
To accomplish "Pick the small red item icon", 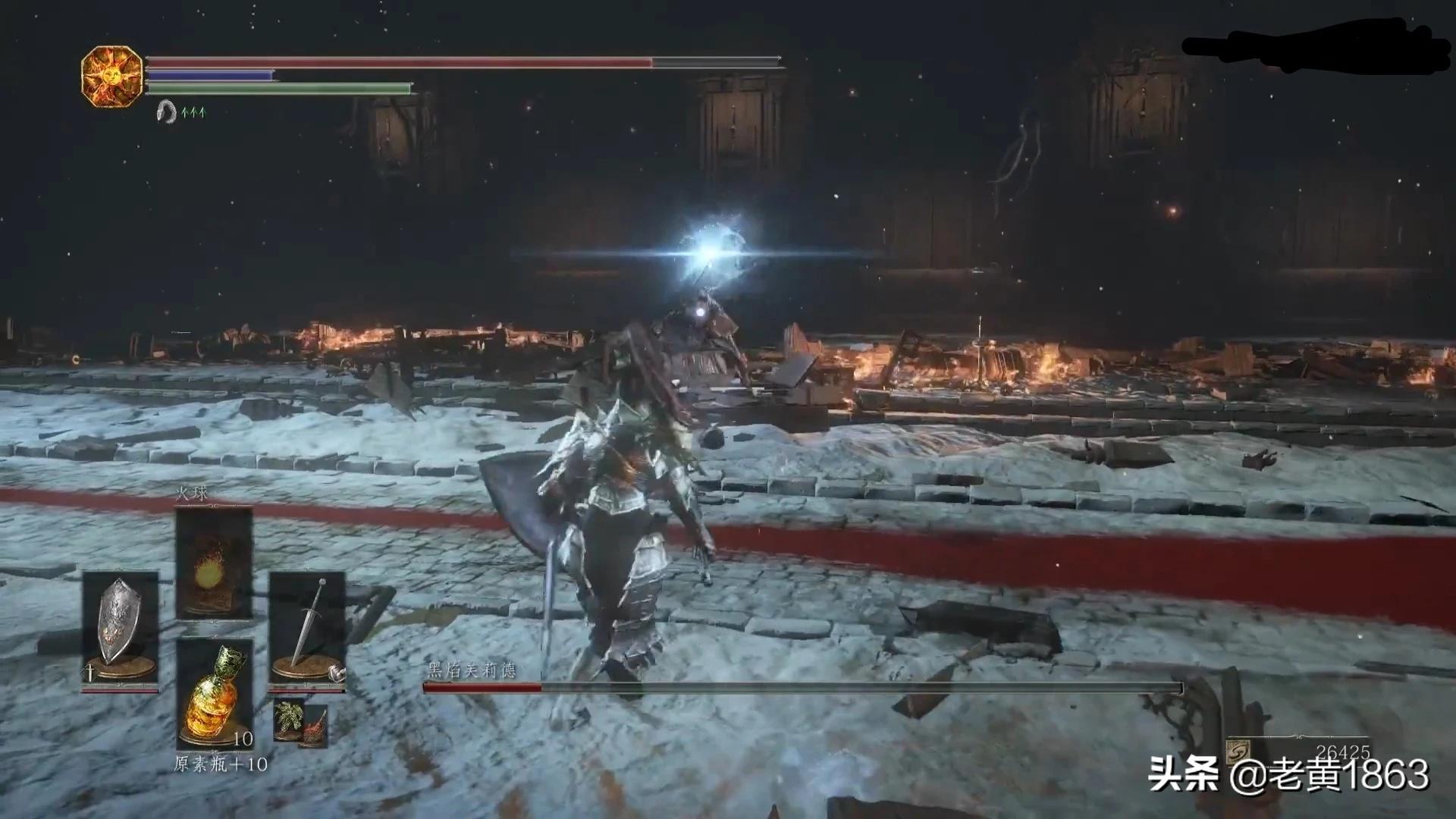I will (x=315, y=729).
